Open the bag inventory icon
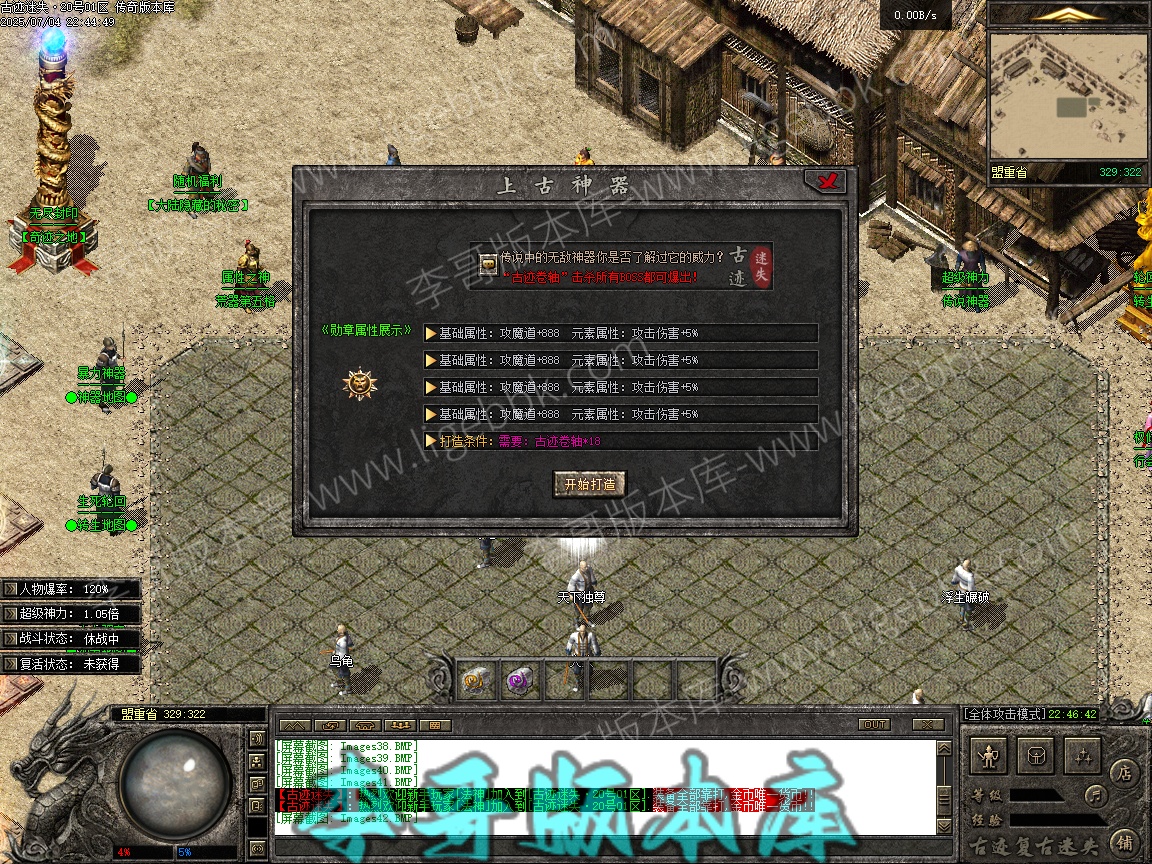The height and width of the screenshot is (864, 1152). (x=1036, y=756)
